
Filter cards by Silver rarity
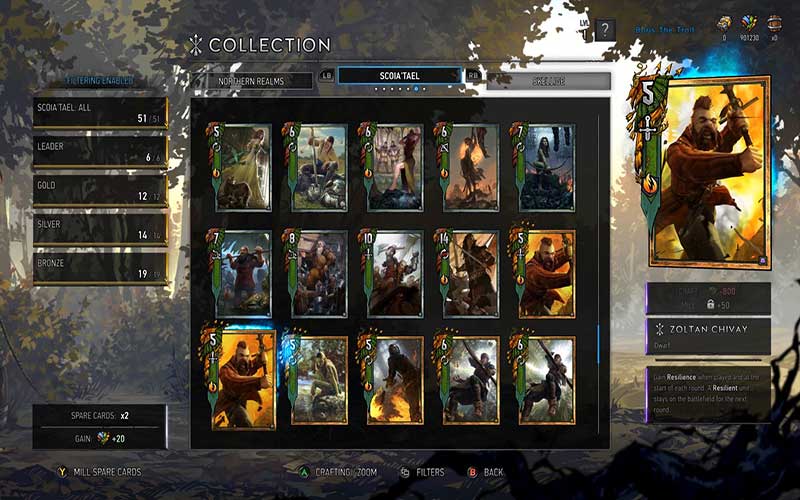click(x=99, y=230)
